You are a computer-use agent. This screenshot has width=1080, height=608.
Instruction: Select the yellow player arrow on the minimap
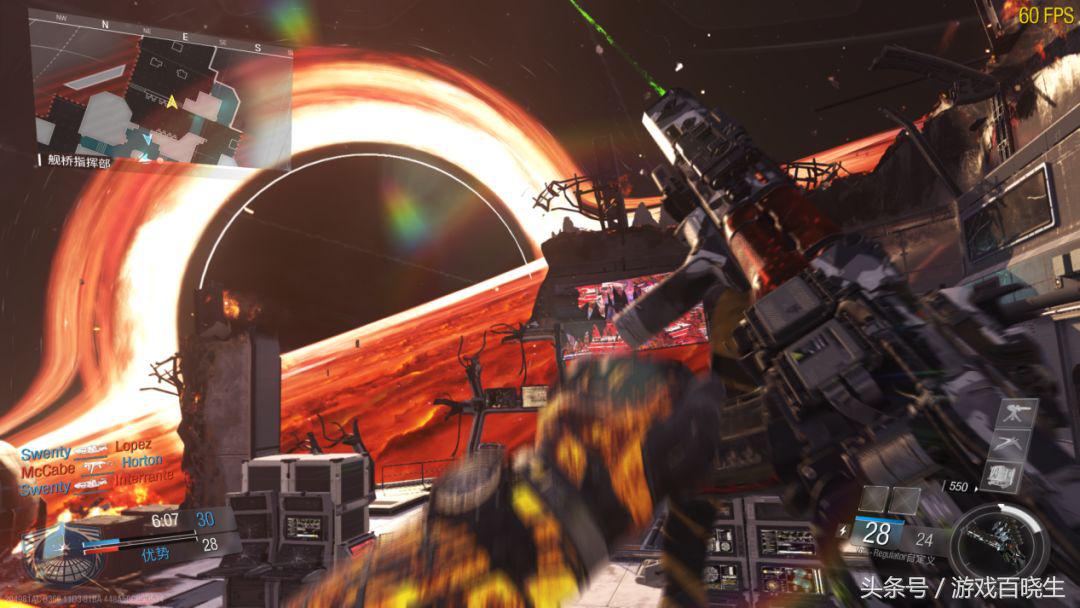tap(172, 101)
